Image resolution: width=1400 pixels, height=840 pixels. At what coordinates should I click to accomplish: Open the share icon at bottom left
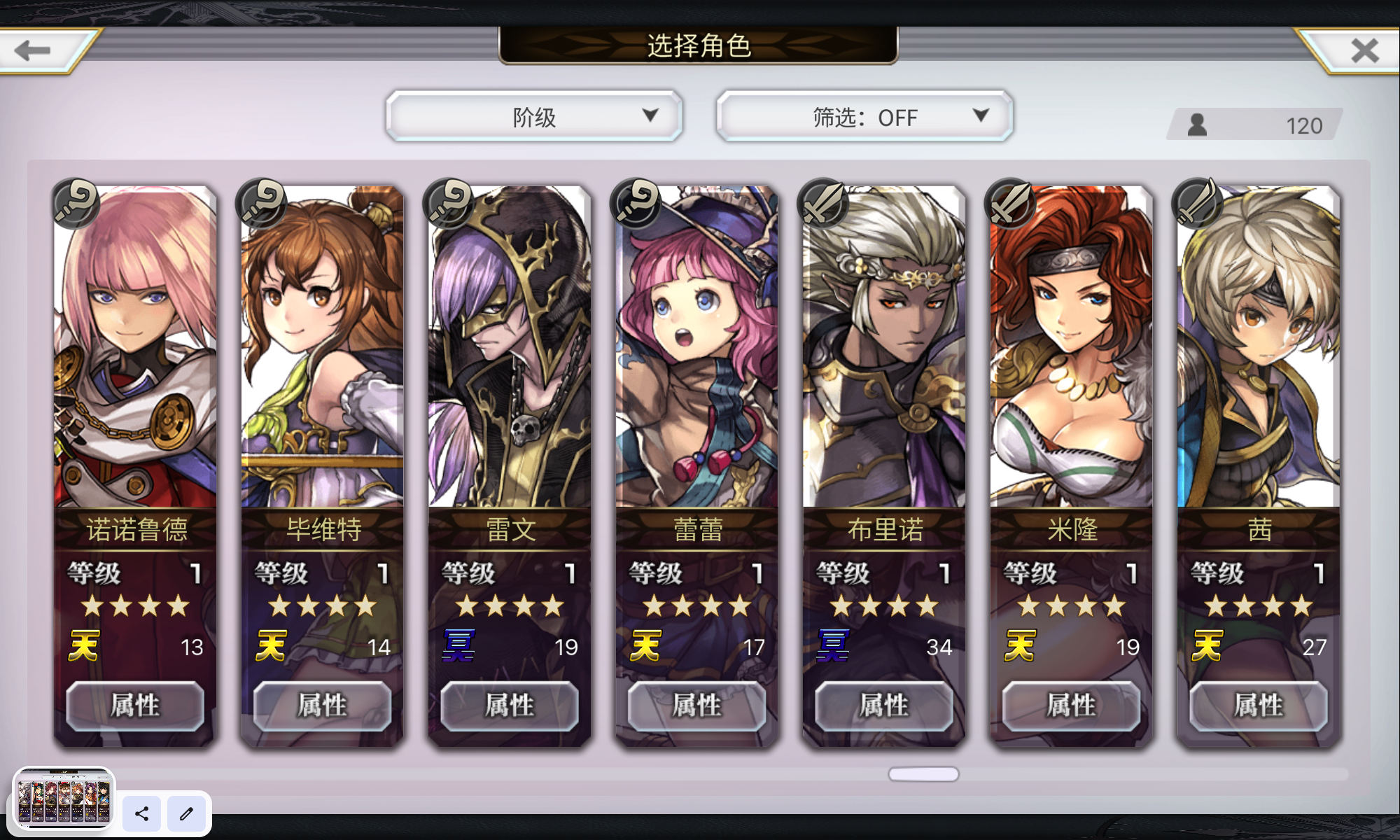tap(141, 814)
